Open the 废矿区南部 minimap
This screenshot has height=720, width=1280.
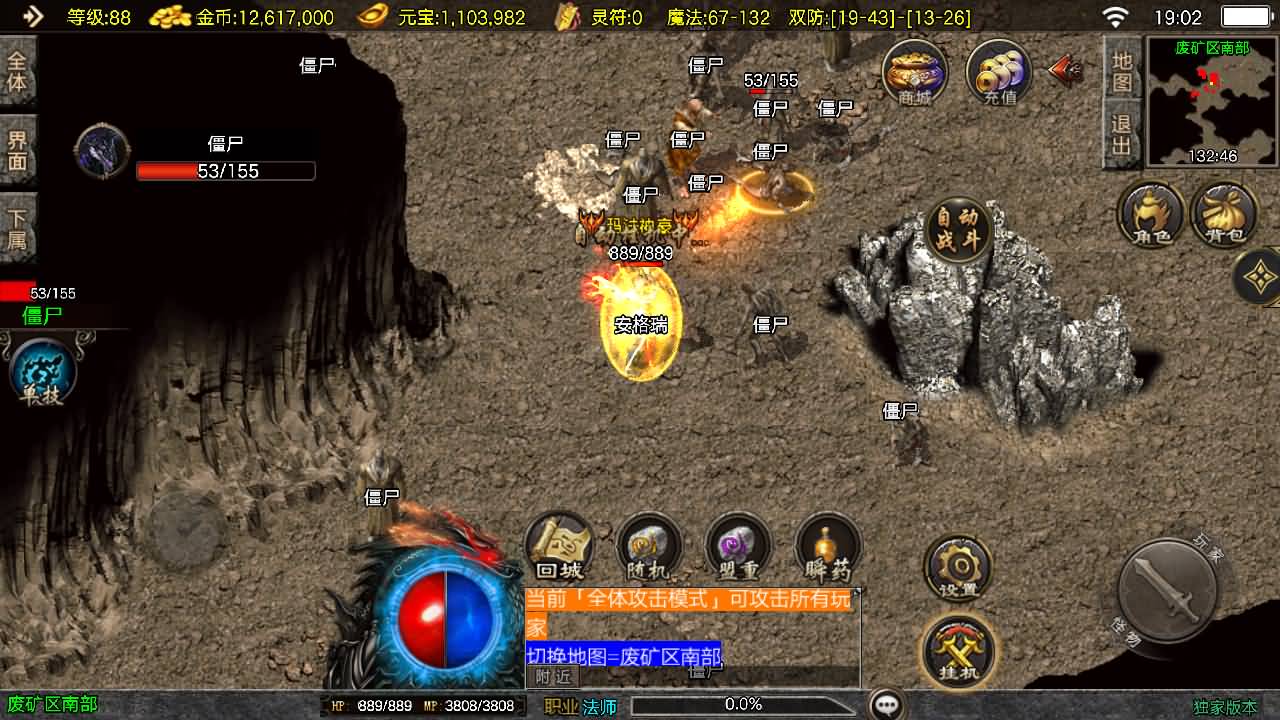tap(1212, 101)
